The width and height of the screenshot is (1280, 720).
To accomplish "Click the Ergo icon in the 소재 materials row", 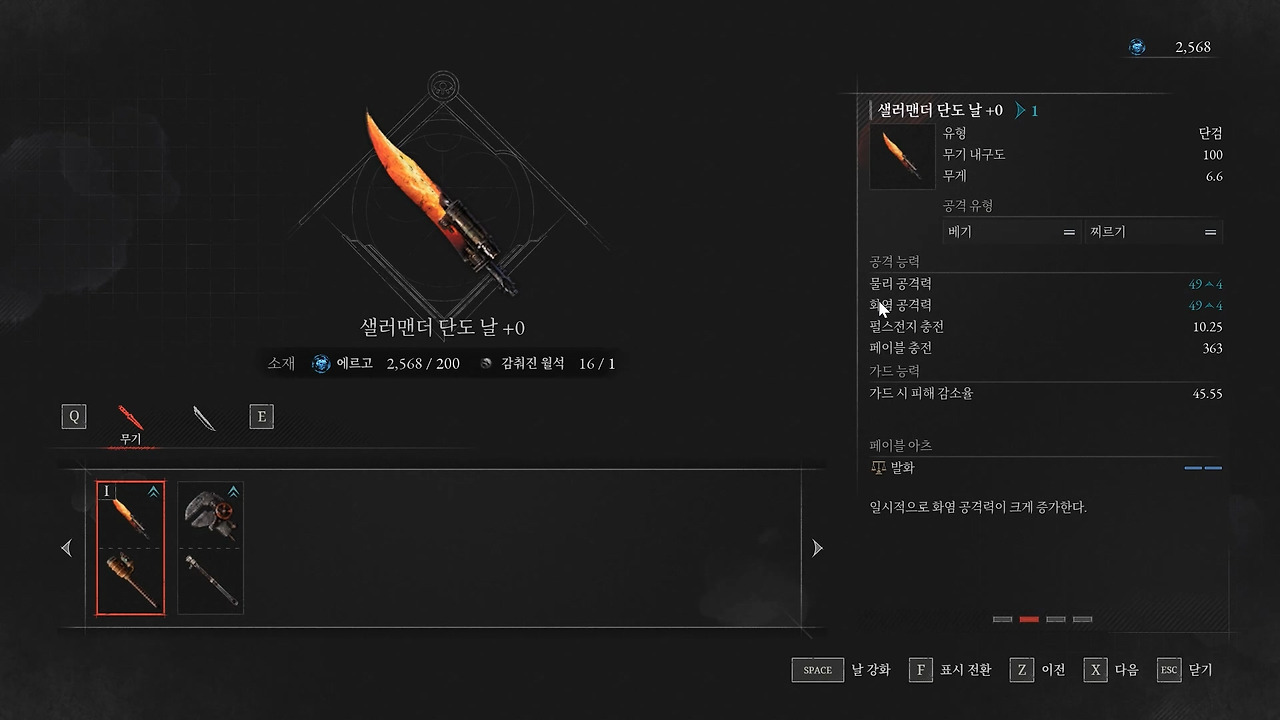I will (x=320, y=363).
